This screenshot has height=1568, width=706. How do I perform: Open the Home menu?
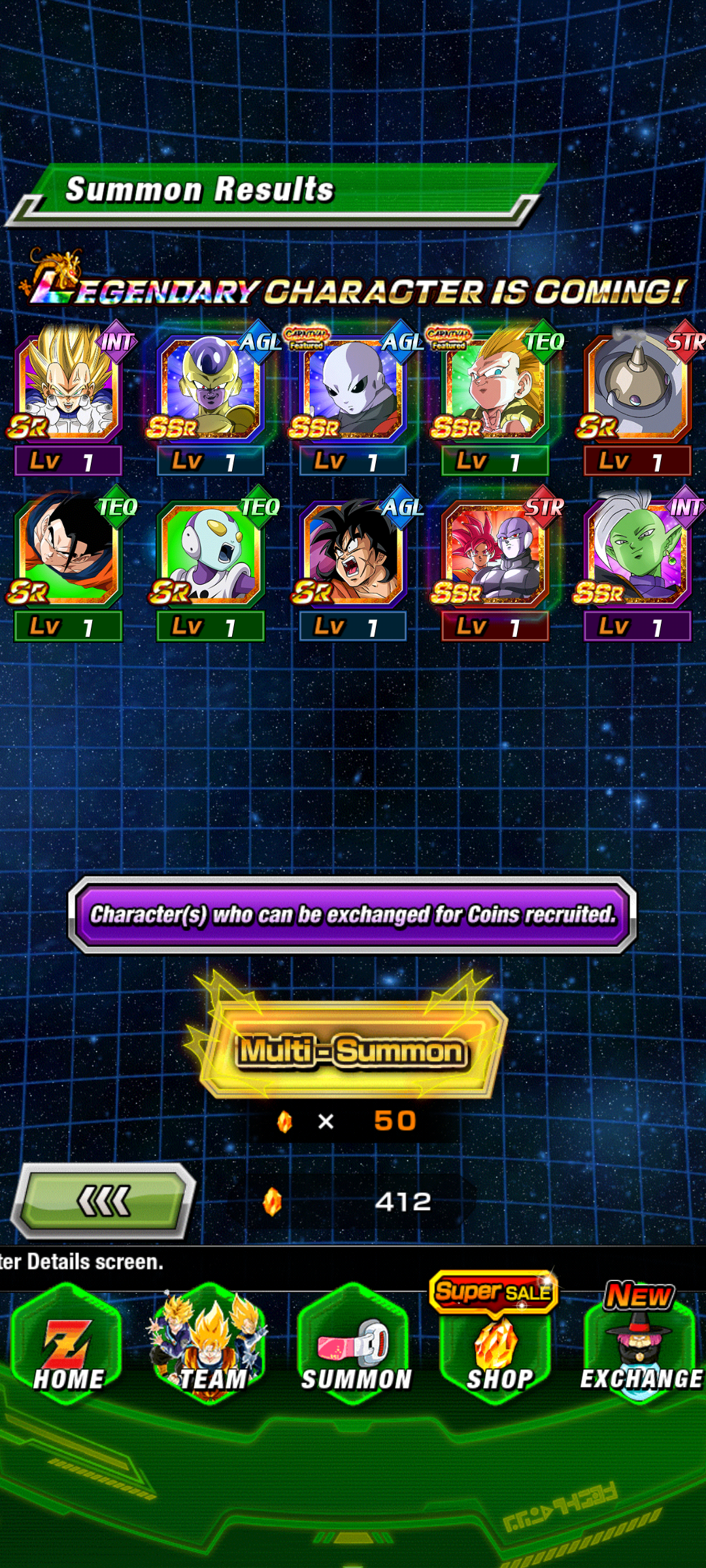[68, 1346]
